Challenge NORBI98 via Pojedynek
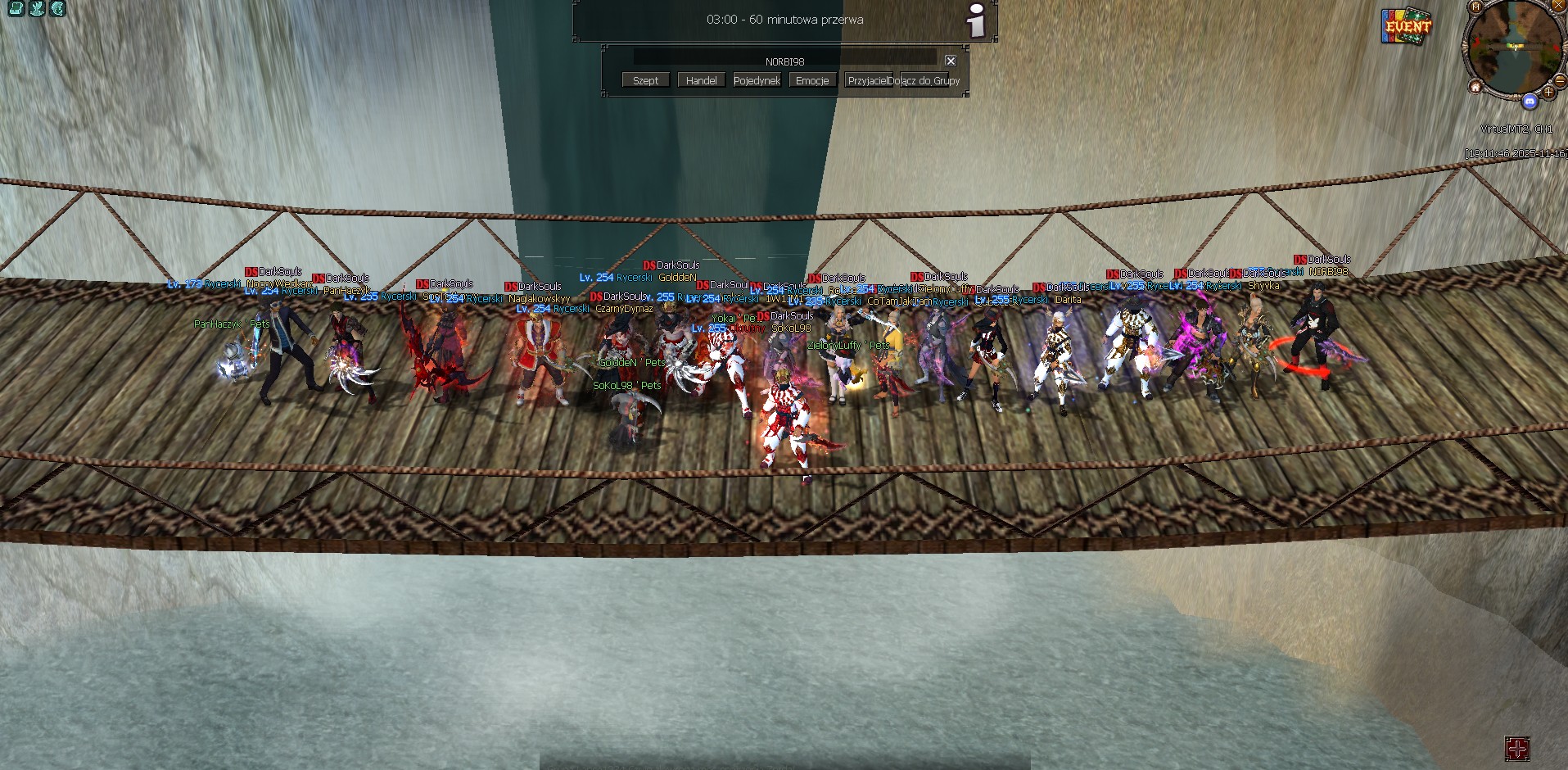 756,79
